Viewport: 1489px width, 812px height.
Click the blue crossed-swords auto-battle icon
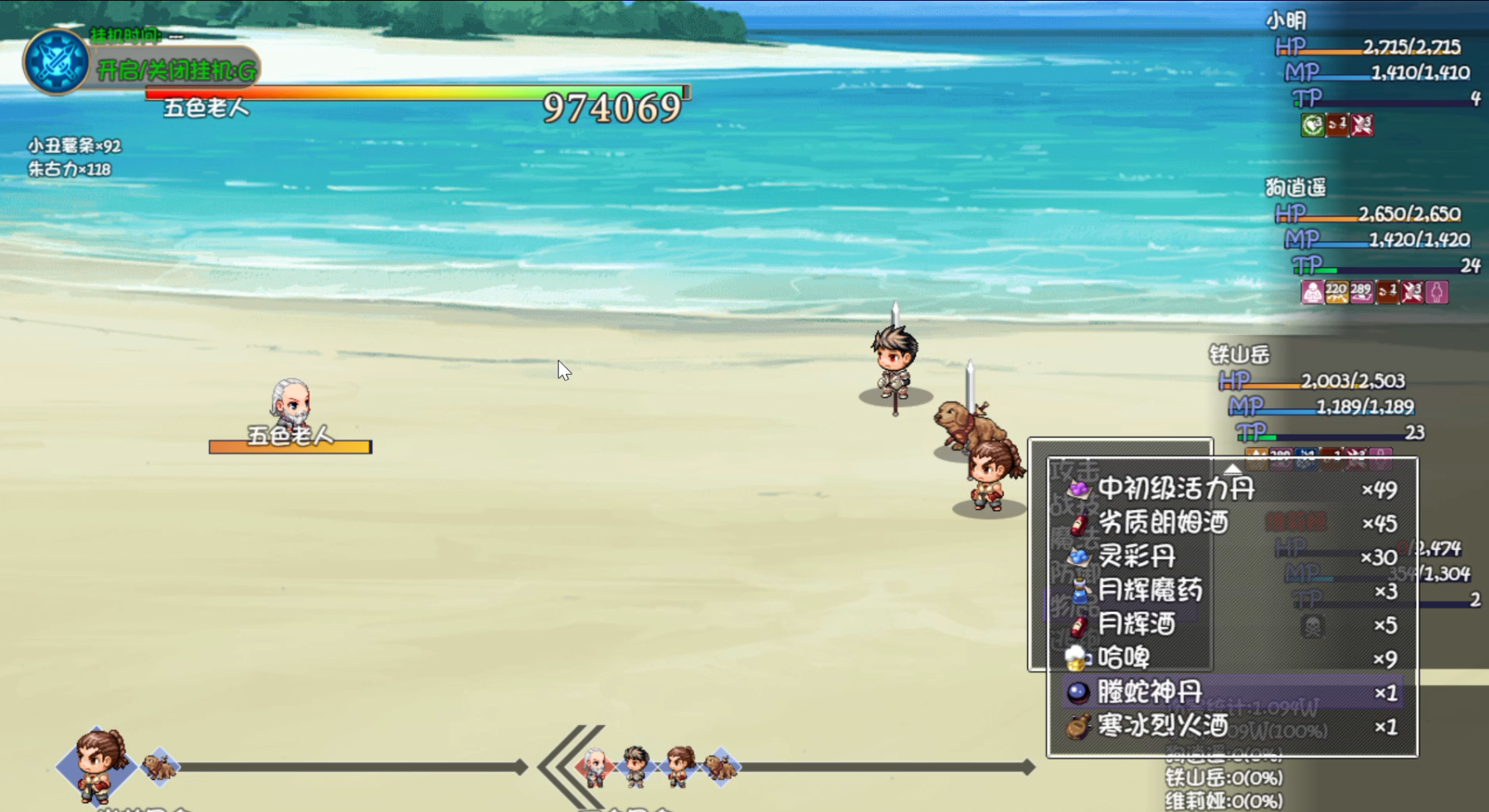point(56,61)
